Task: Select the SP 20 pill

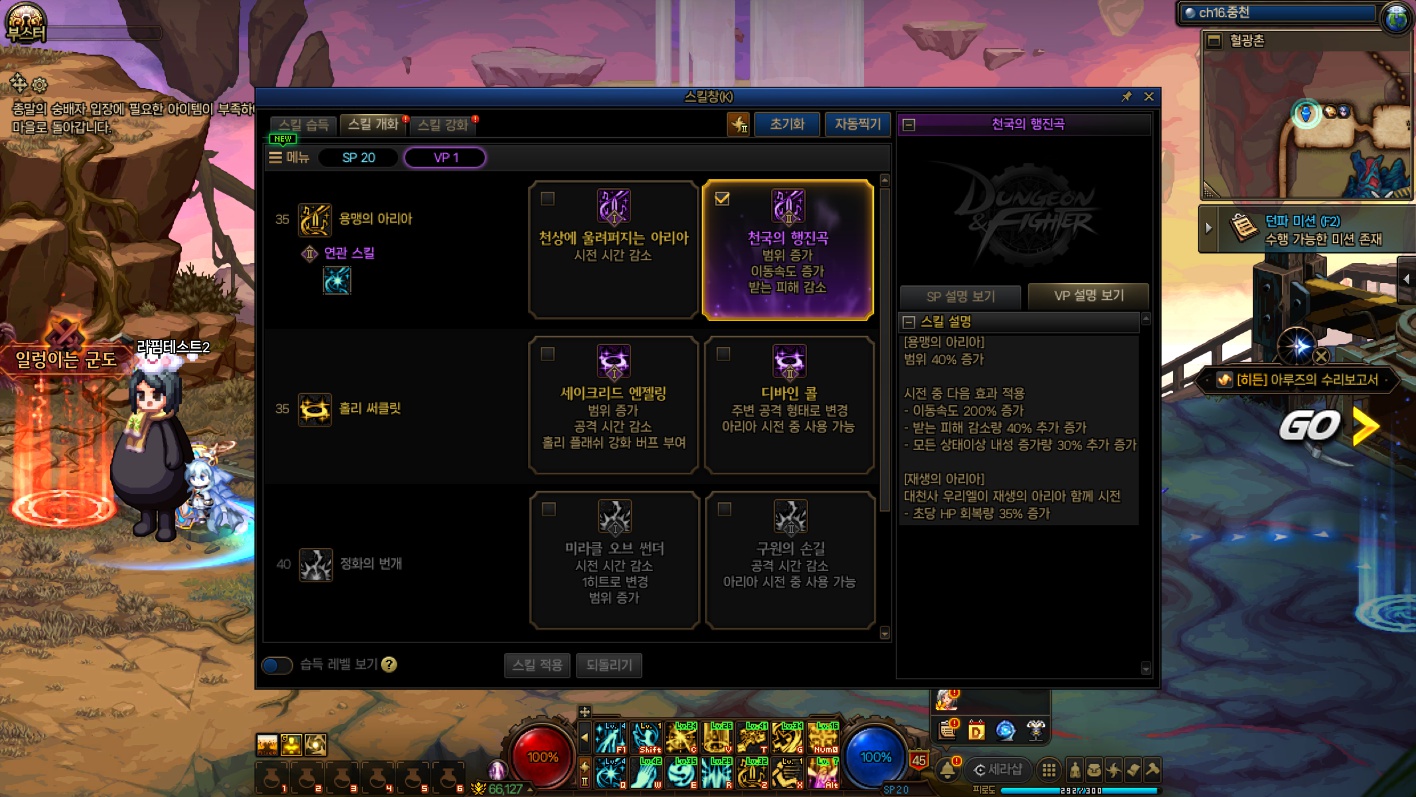Action: tap(358, 158)
